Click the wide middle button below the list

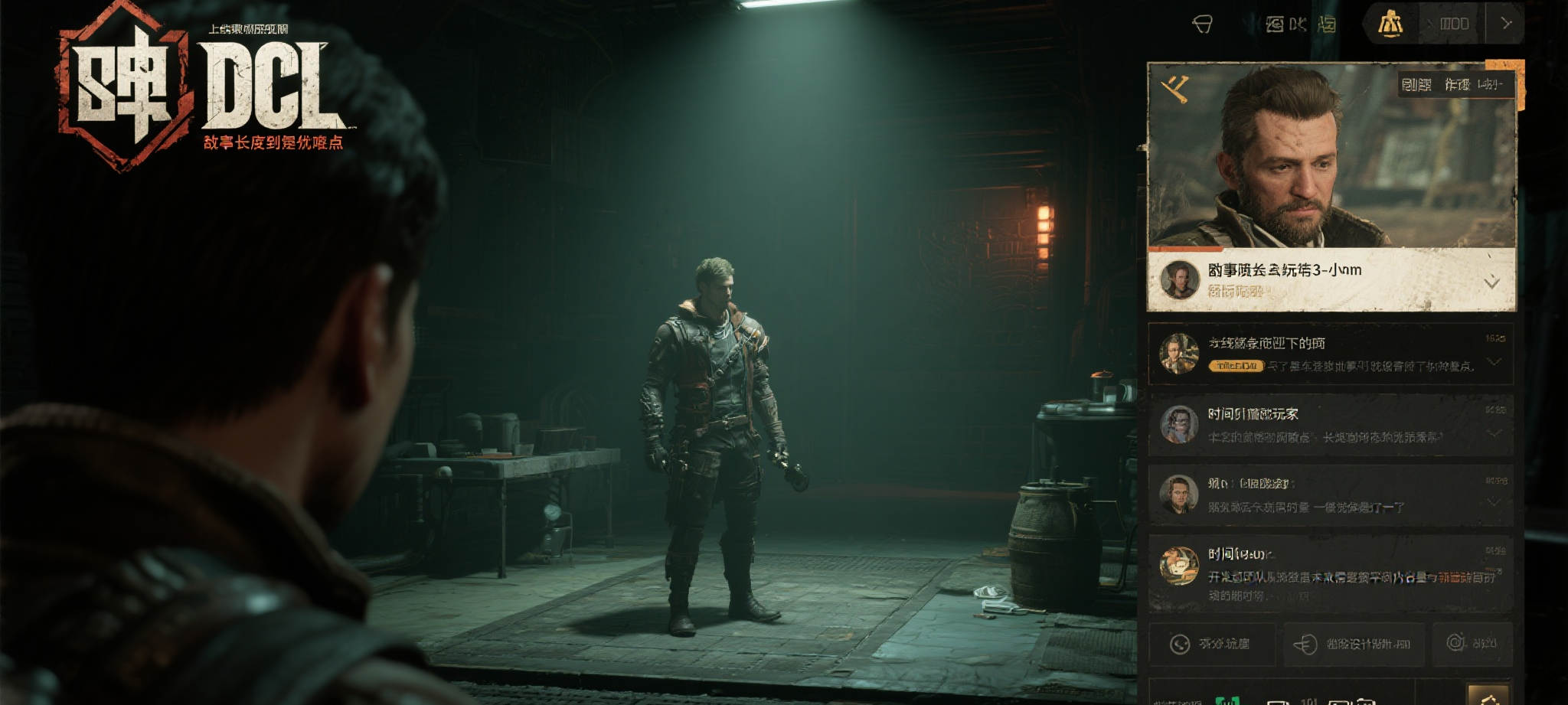1354,644
